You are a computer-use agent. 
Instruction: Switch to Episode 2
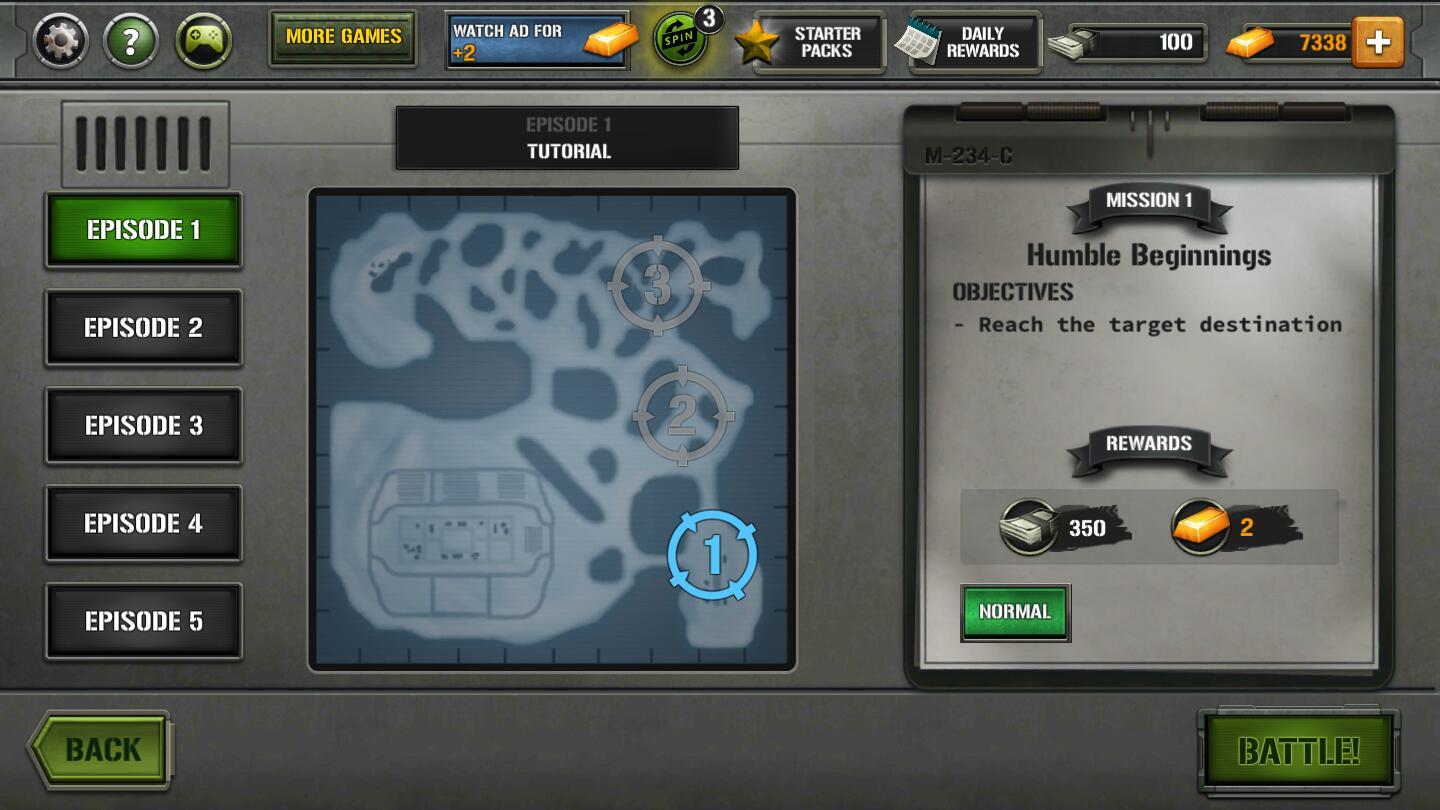pos(143,328)
